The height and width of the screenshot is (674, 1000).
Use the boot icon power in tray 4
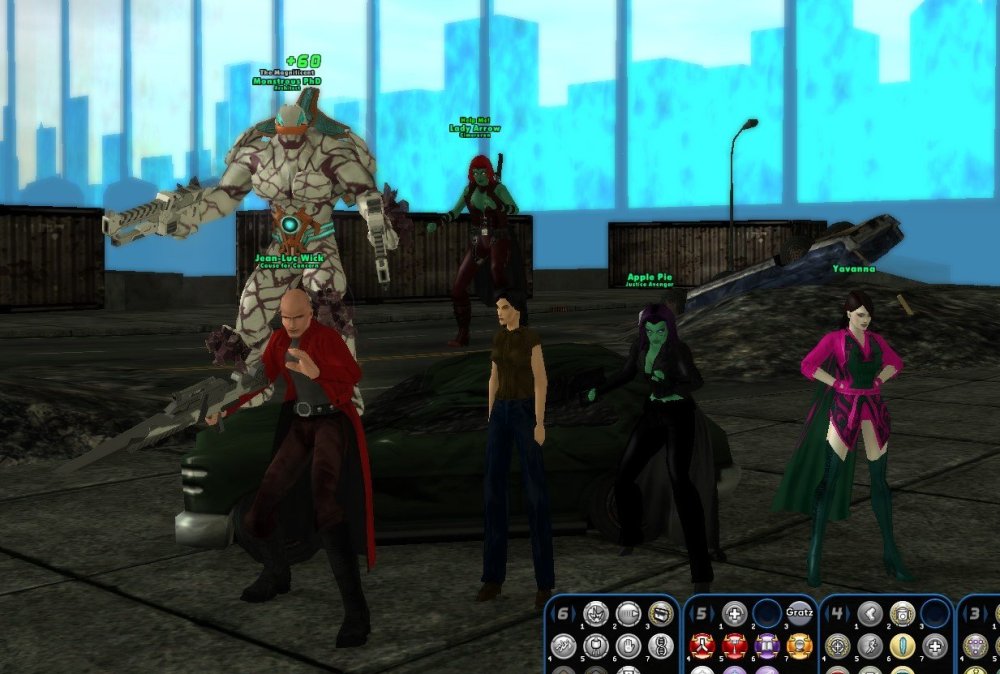point(870,613)
